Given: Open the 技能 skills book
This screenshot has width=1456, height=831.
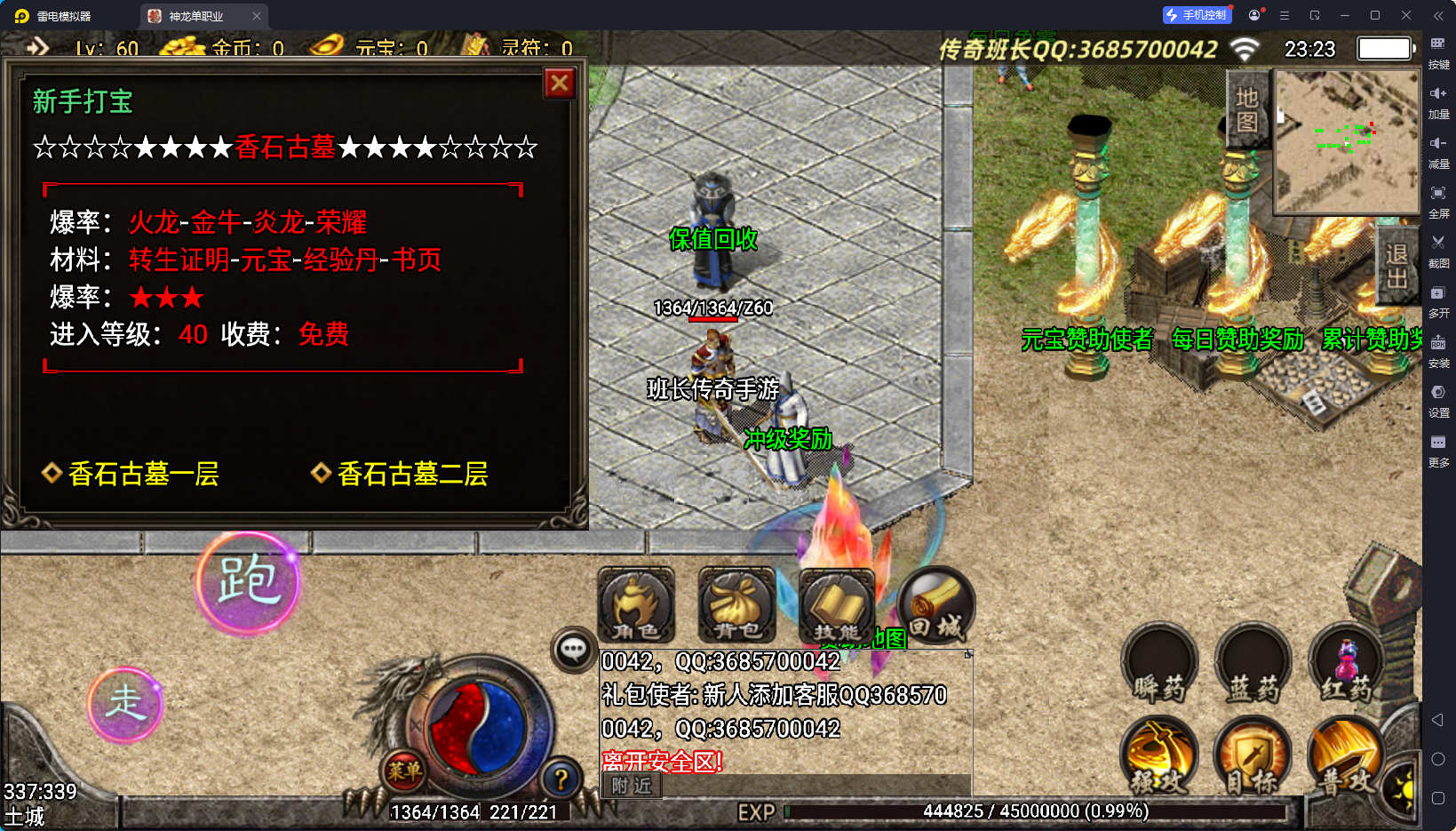Looking at the screenshot, I should click(x=836, y=605).
